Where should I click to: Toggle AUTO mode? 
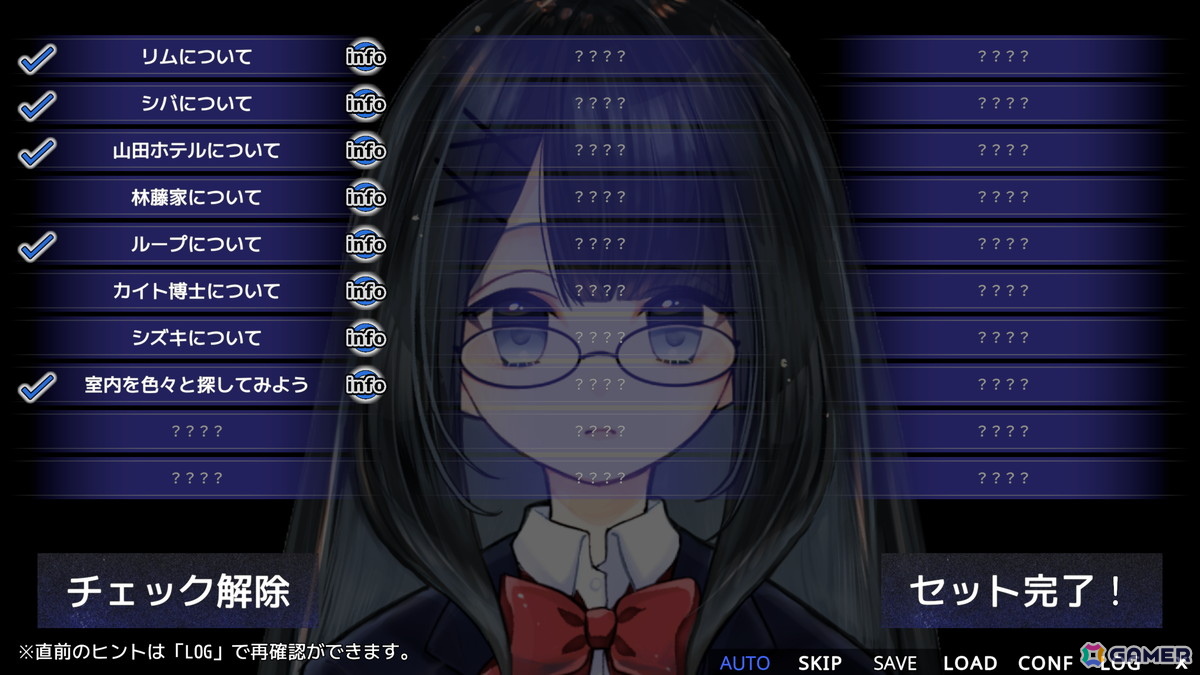pos(745,662)
